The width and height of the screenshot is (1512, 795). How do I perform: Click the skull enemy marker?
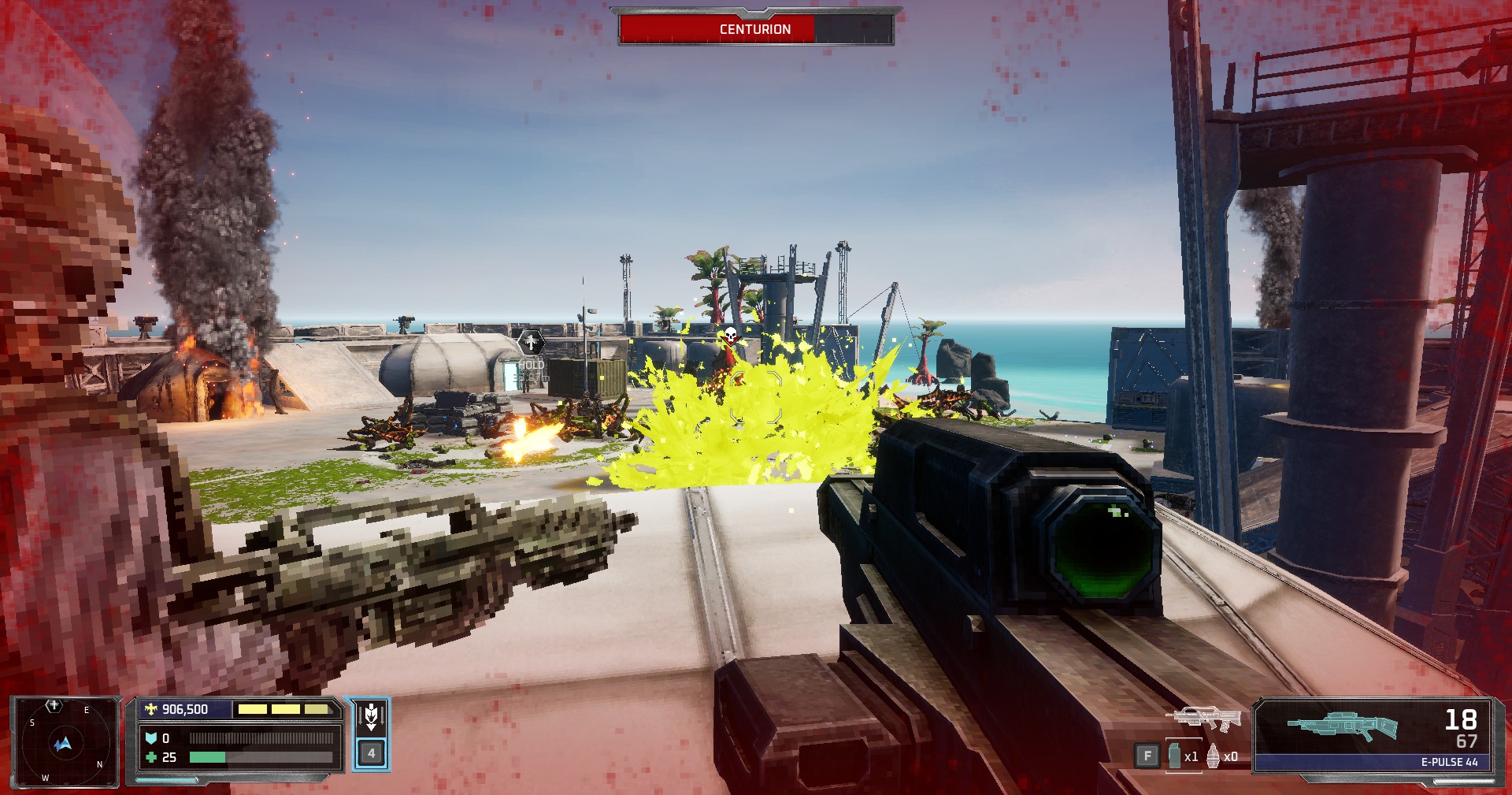pyautogui.click(x=730, y=336)
